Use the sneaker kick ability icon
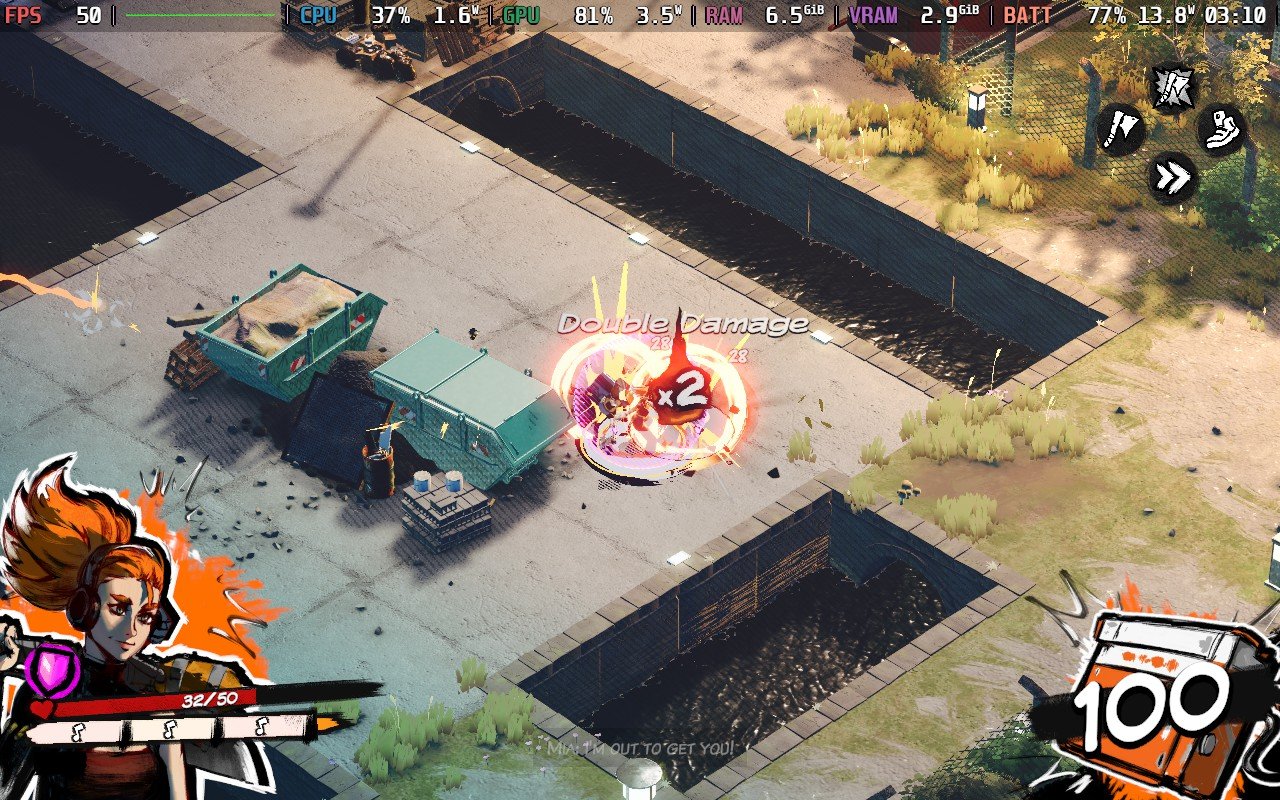The width and height of the screenshot is (1280, 800). 1221,130
